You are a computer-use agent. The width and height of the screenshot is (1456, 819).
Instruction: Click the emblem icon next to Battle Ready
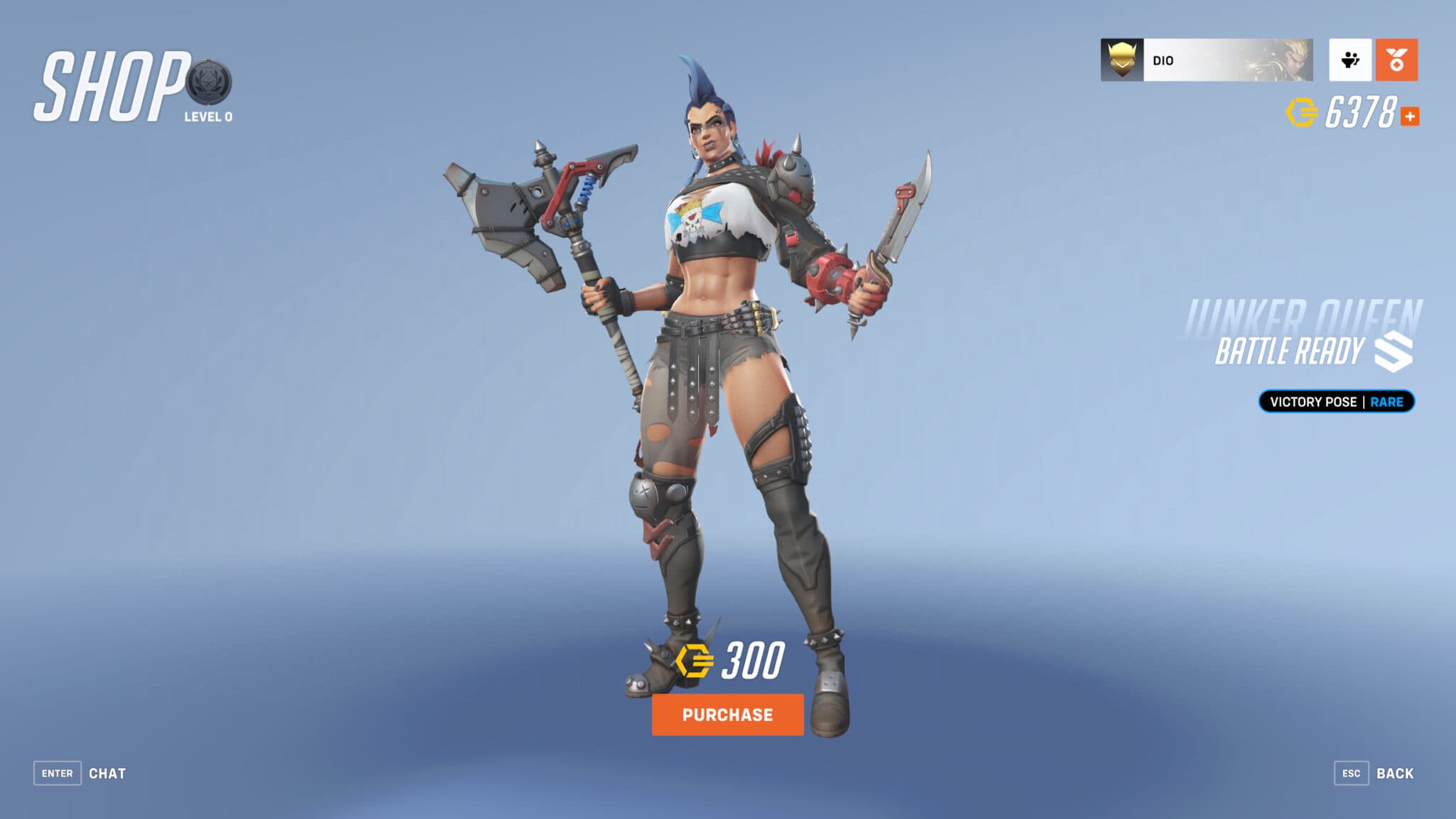click(1393, 350)
